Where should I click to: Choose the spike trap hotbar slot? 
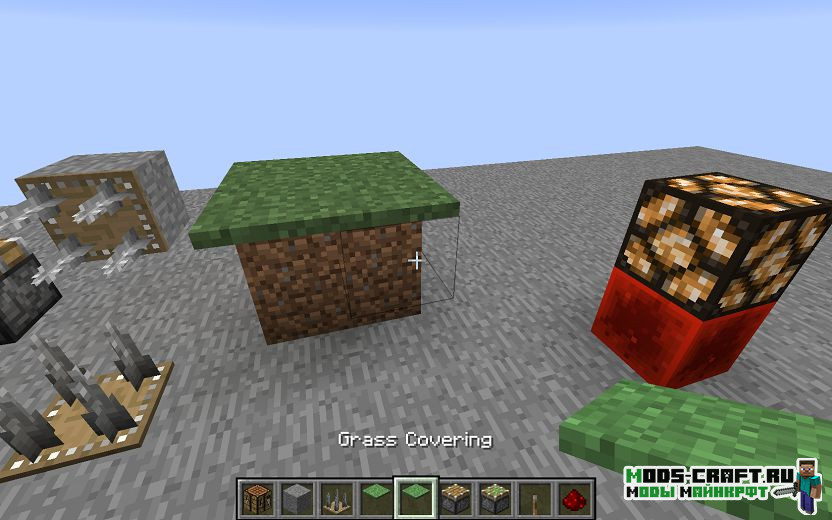tap(335, 497)
